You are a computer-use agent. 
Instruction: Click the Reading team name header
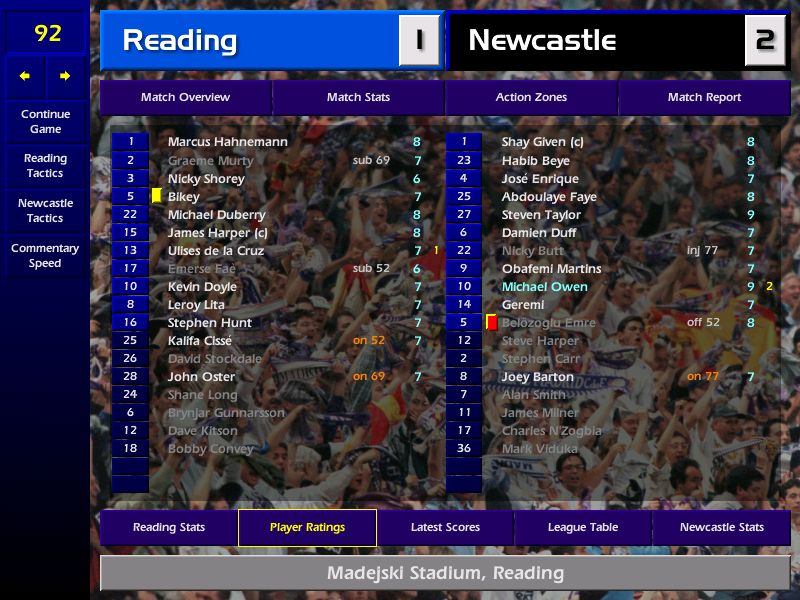180,40
